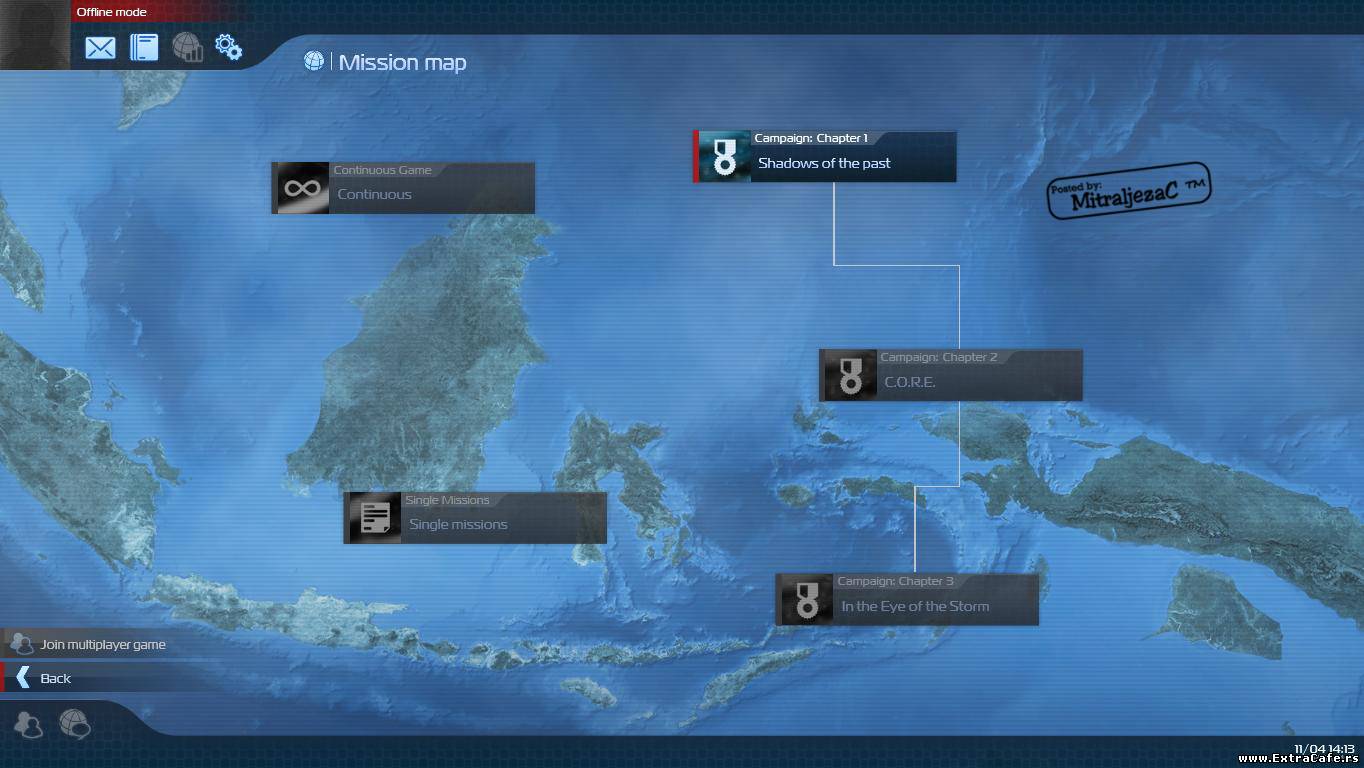
Task: Open the gears settings icon
Action: (x=229, y=47)
